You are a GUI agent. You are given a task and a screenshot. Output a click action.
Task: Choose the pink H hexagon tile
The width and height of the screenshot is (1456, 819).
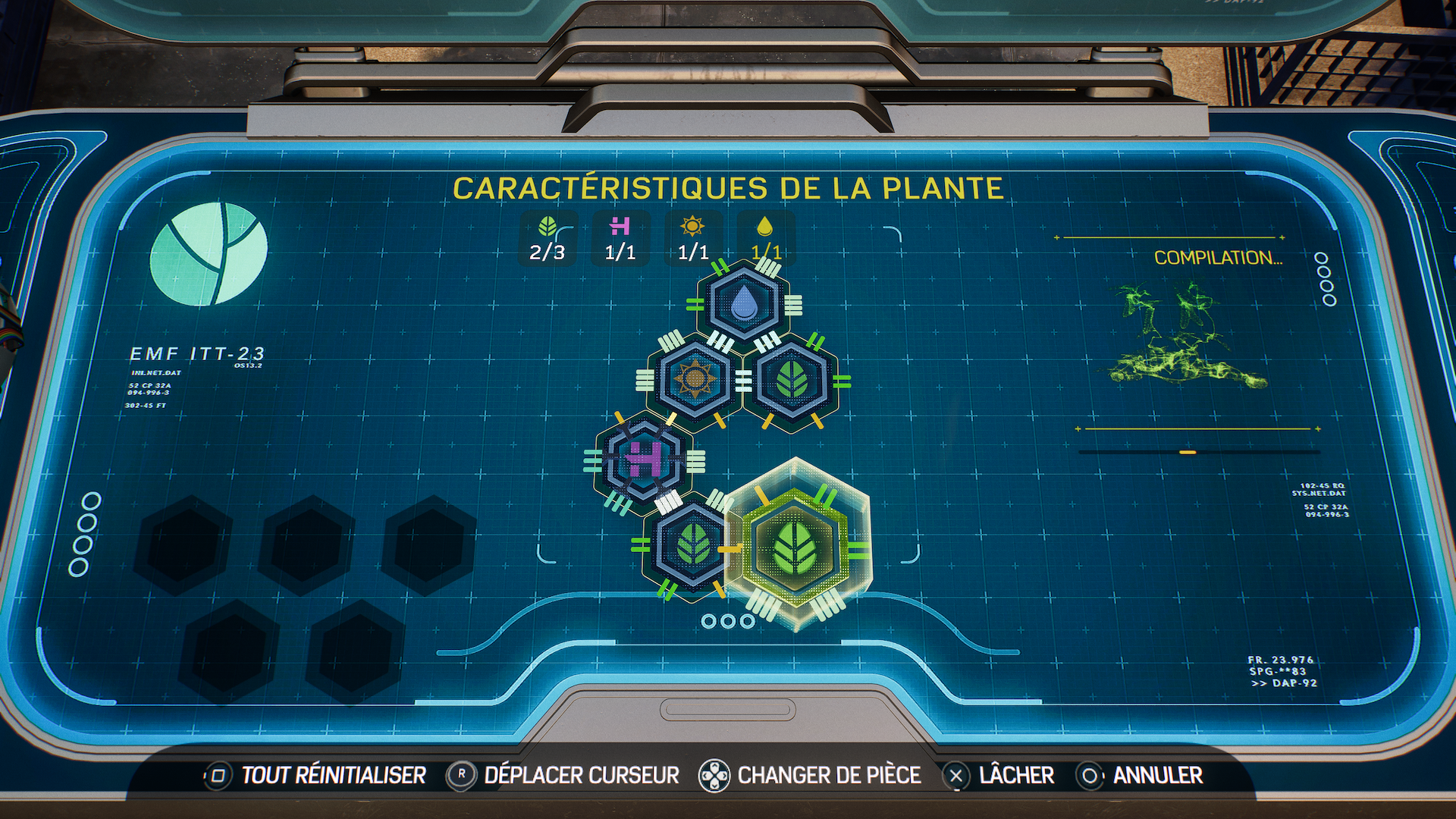pos(645,459)
